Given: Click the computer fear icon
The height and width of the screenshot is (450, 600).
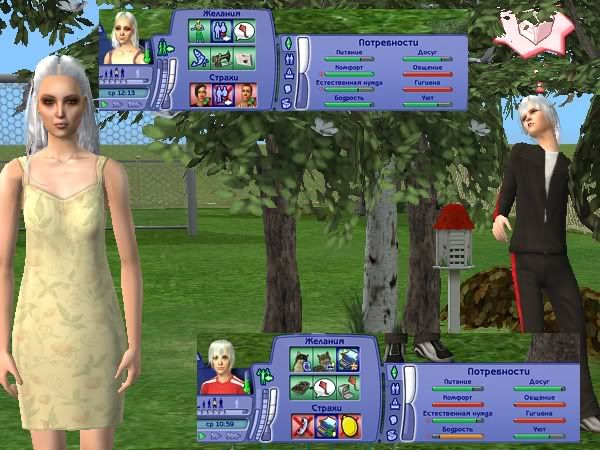Looking at the screenshot, I should (x=326, y=425).
